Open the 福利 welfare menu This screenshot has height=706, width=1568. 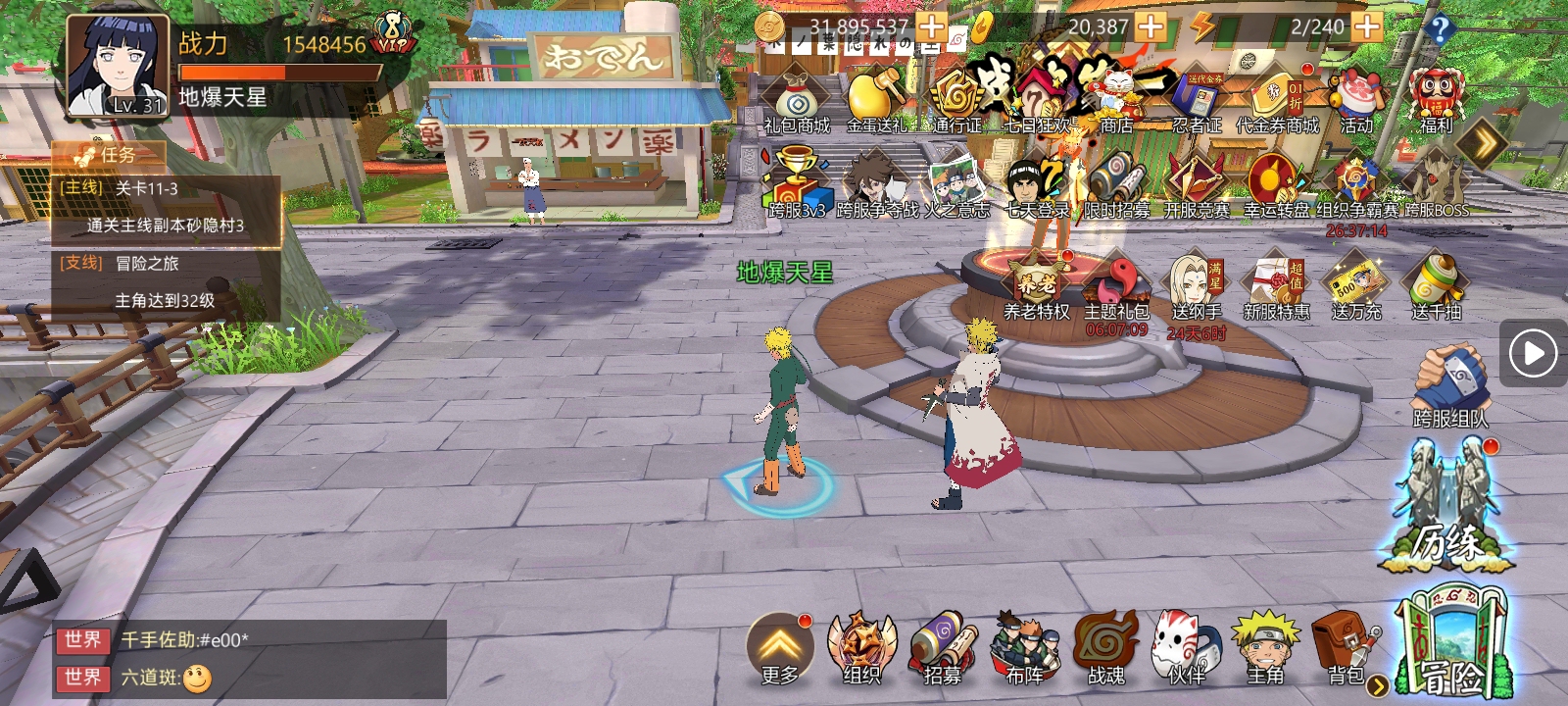point(1436,100)
